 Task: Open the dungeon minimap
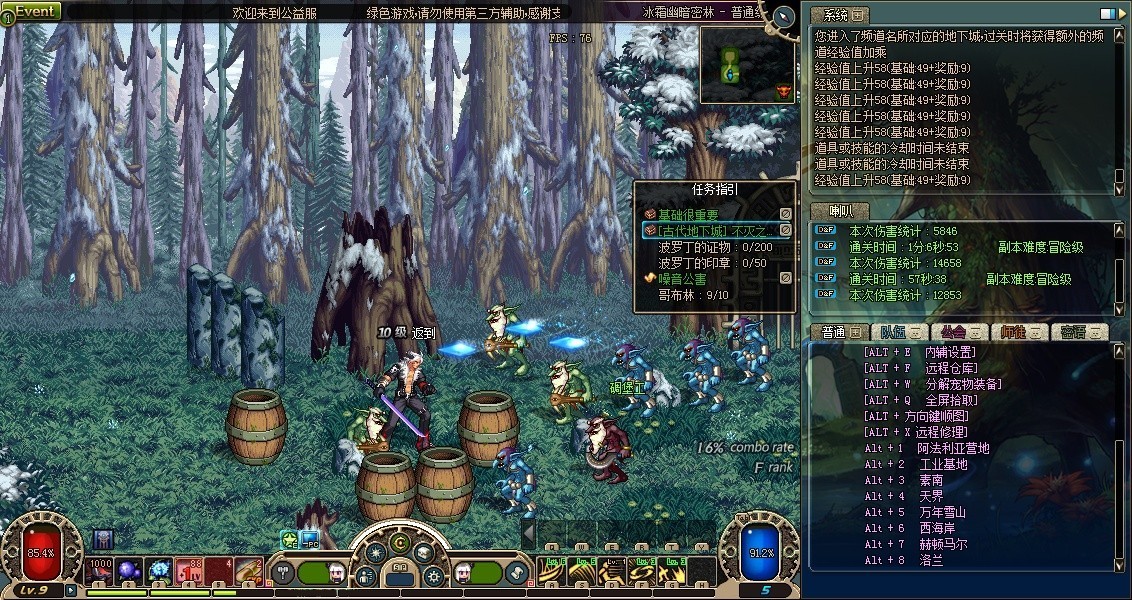pos(747,64)
